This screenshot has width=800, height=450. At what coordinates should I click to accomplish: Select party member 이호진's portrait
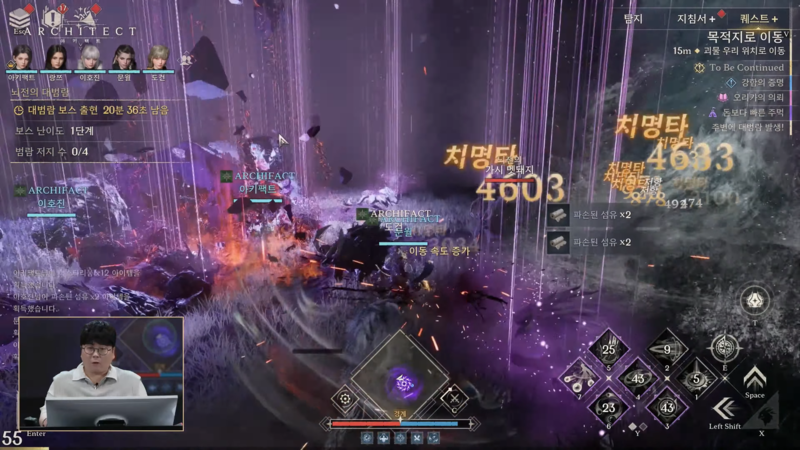coord(91,57)
